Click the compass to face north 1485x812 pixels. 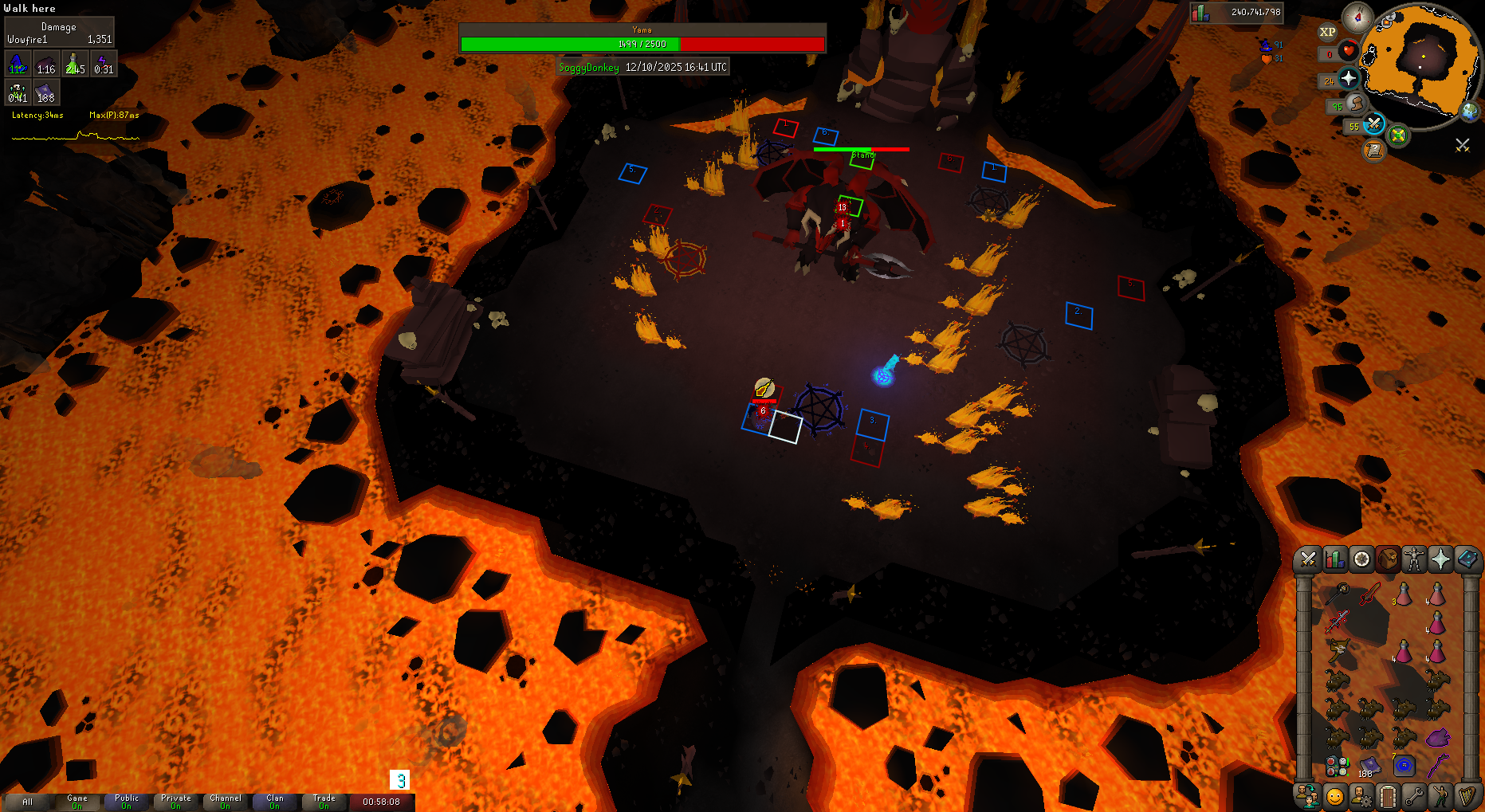[1357, 17]
